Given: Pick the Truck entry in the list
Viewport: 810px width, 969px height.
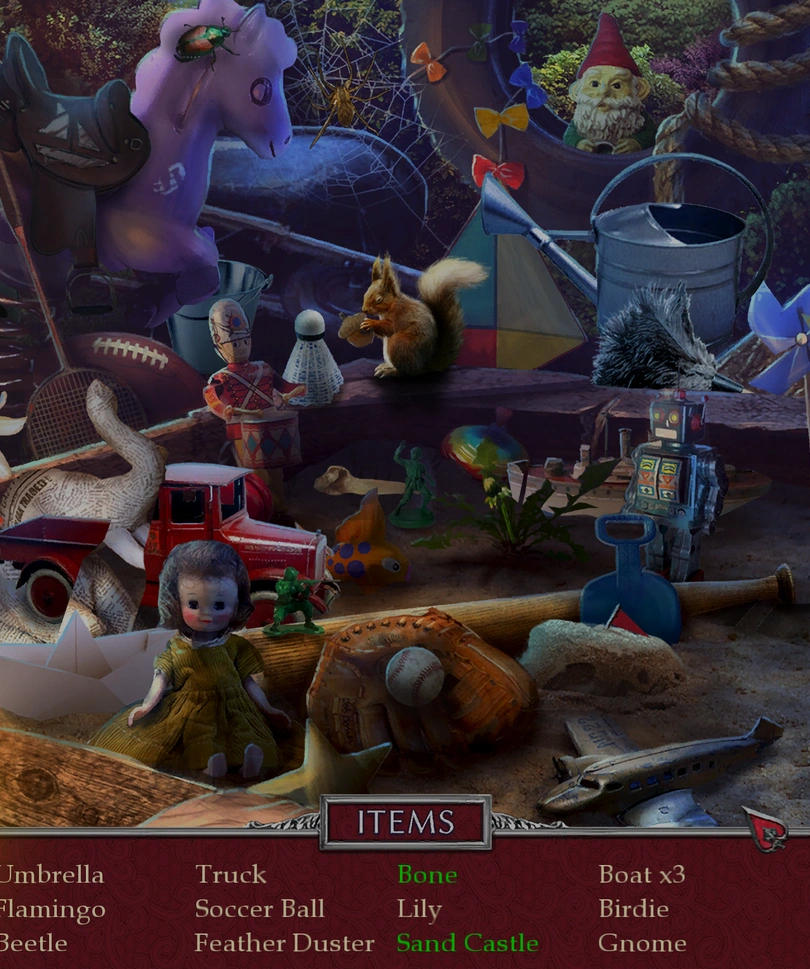Looking at the screenshot, I should [231, 875].
